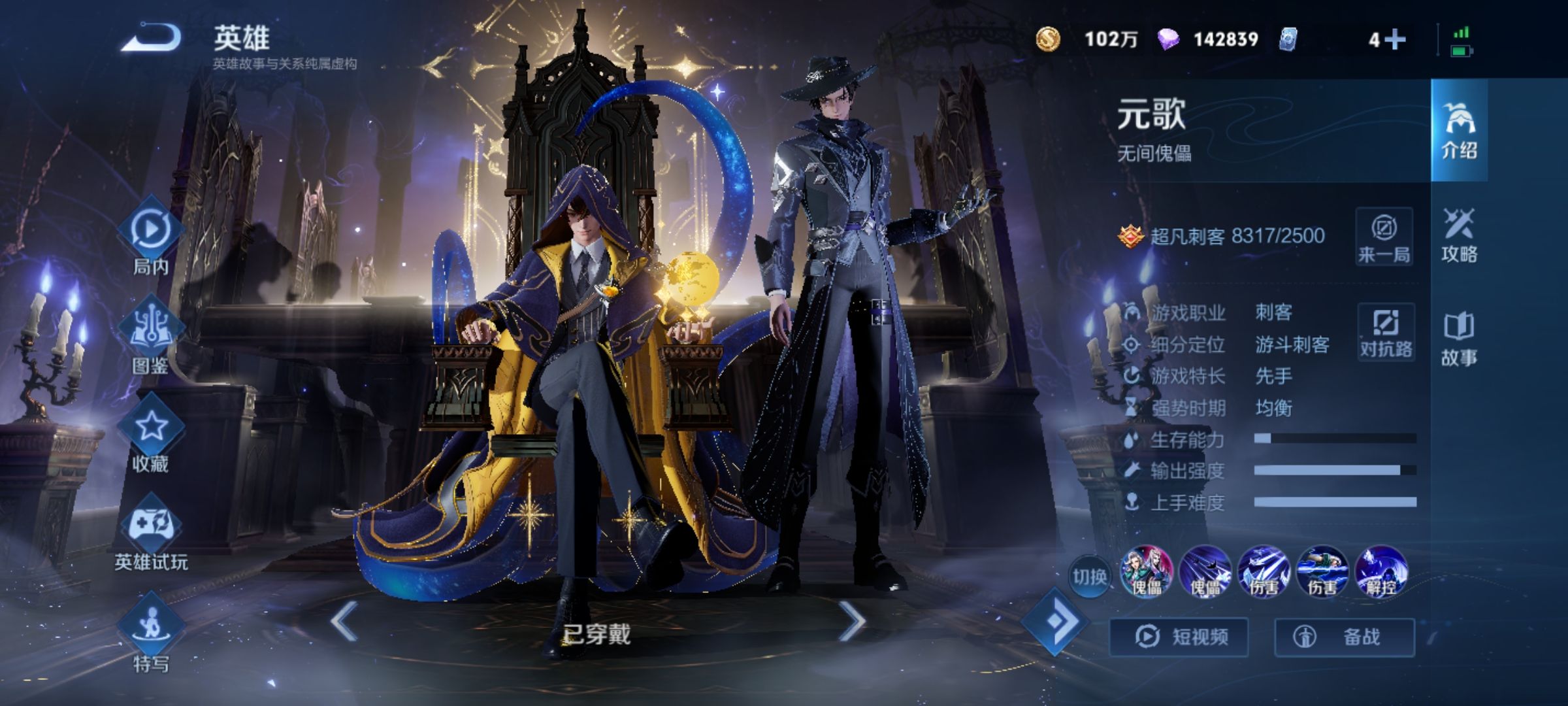
Task: Switch to the 介绍 tab
Action: 1459,131
